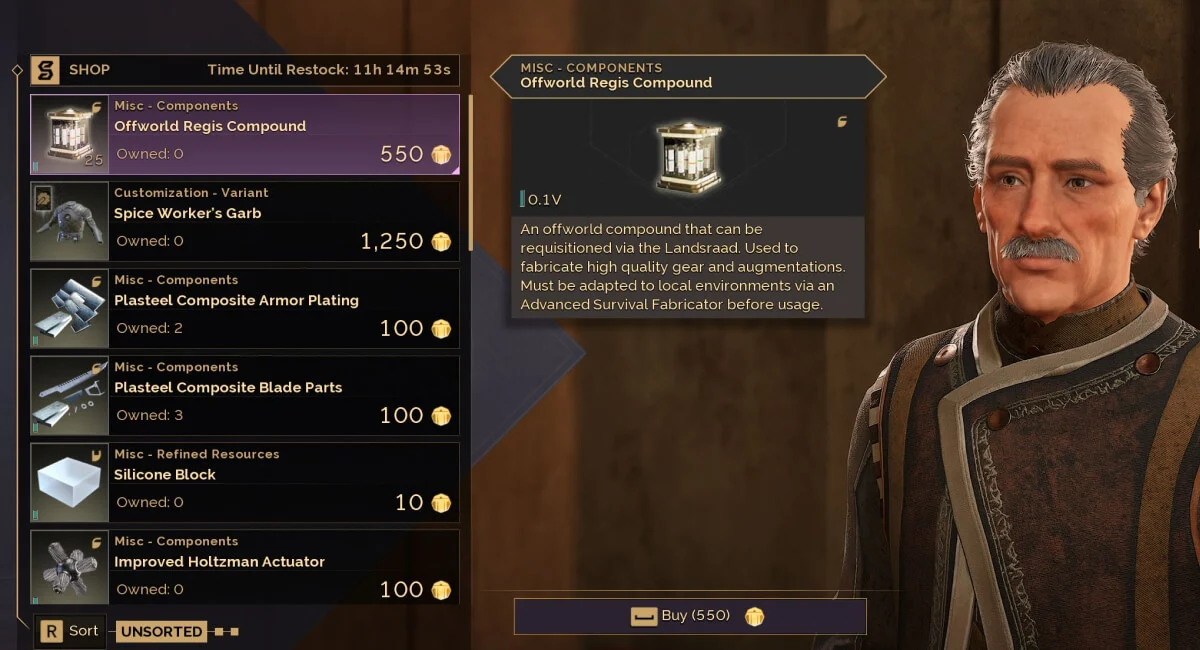The width and height of the screenshot is (1200, 650).
Task: Choose the Improved Holtzman Actuator listing
Action: [245, 568]
